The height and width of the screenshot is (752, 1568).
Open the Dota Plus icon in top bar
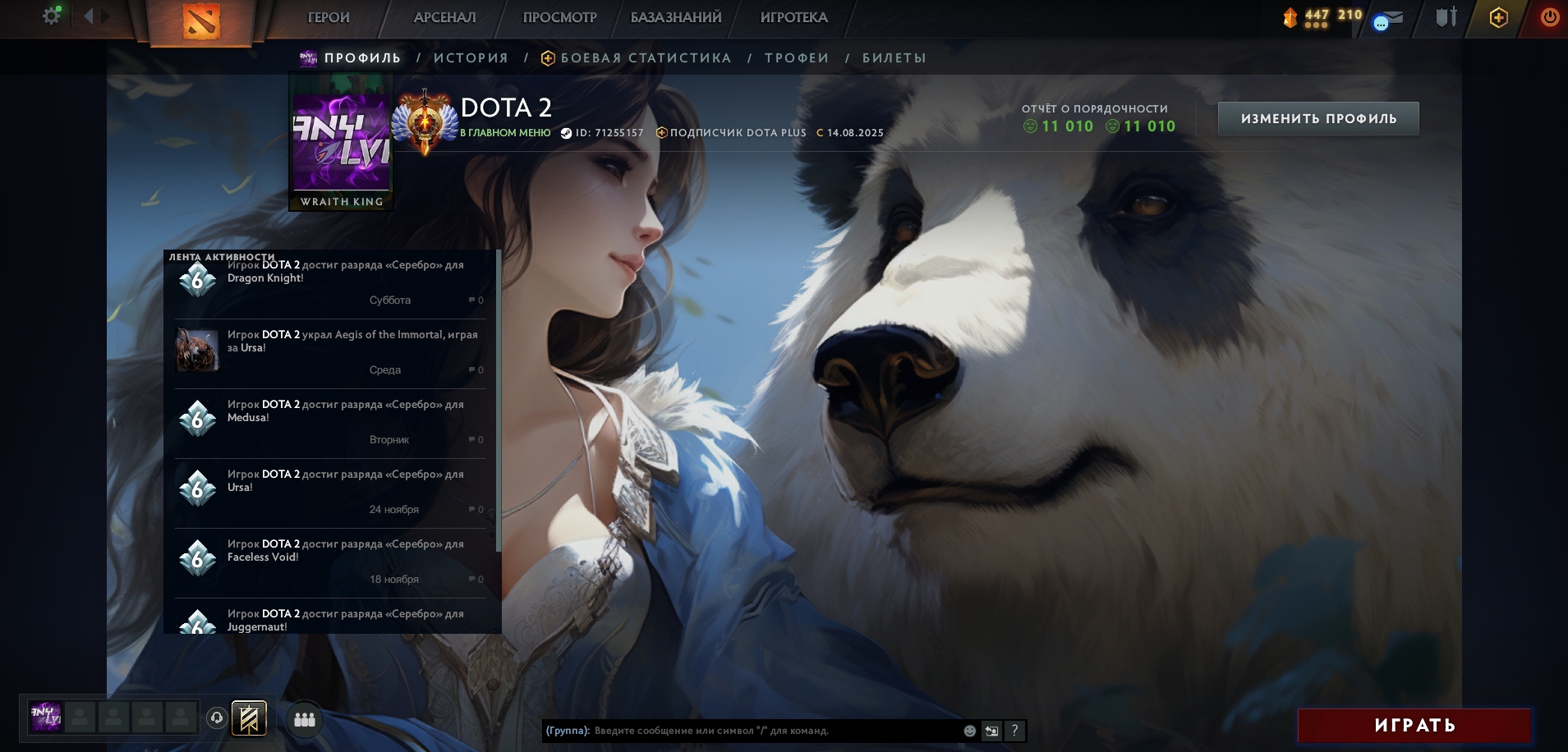[x=1498, y=17]
